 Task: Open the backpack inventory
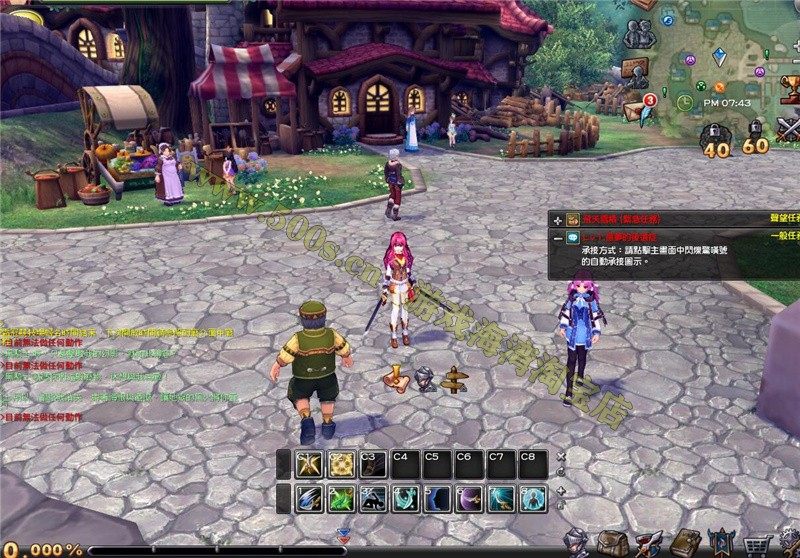(x=614, y=543)
